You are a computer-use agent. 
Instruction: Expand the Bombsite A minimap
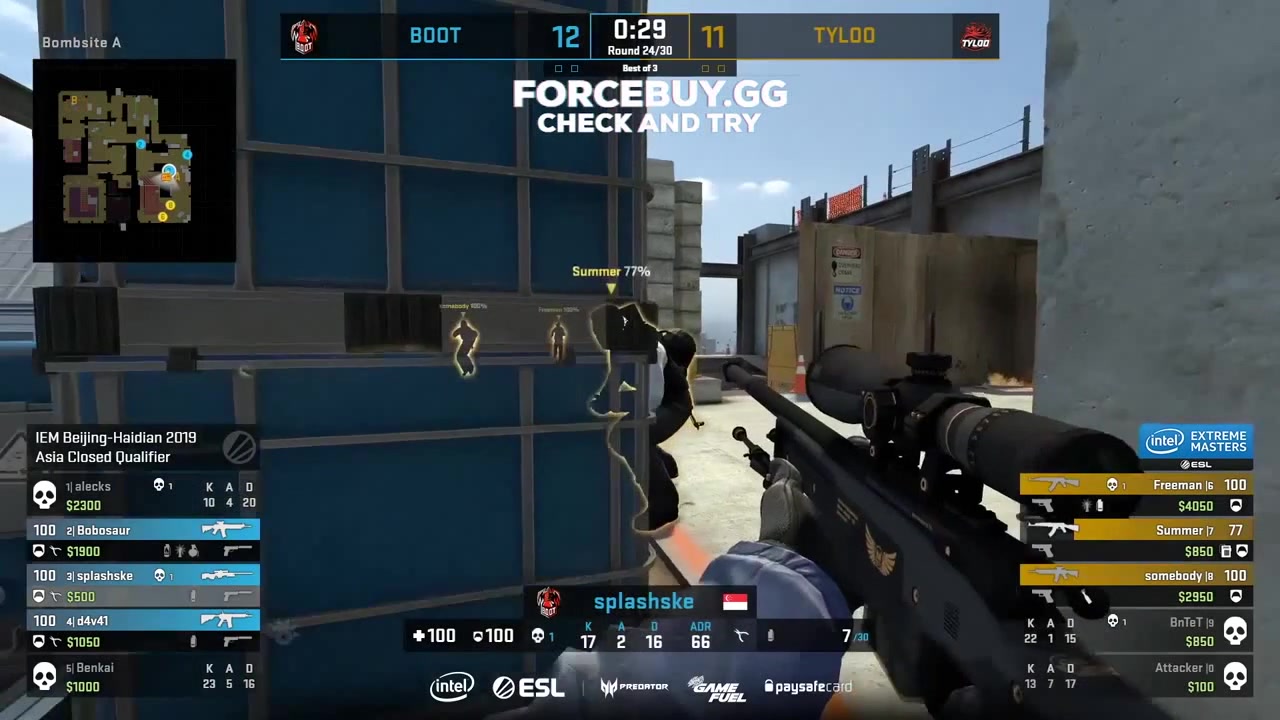click(135, 160)
